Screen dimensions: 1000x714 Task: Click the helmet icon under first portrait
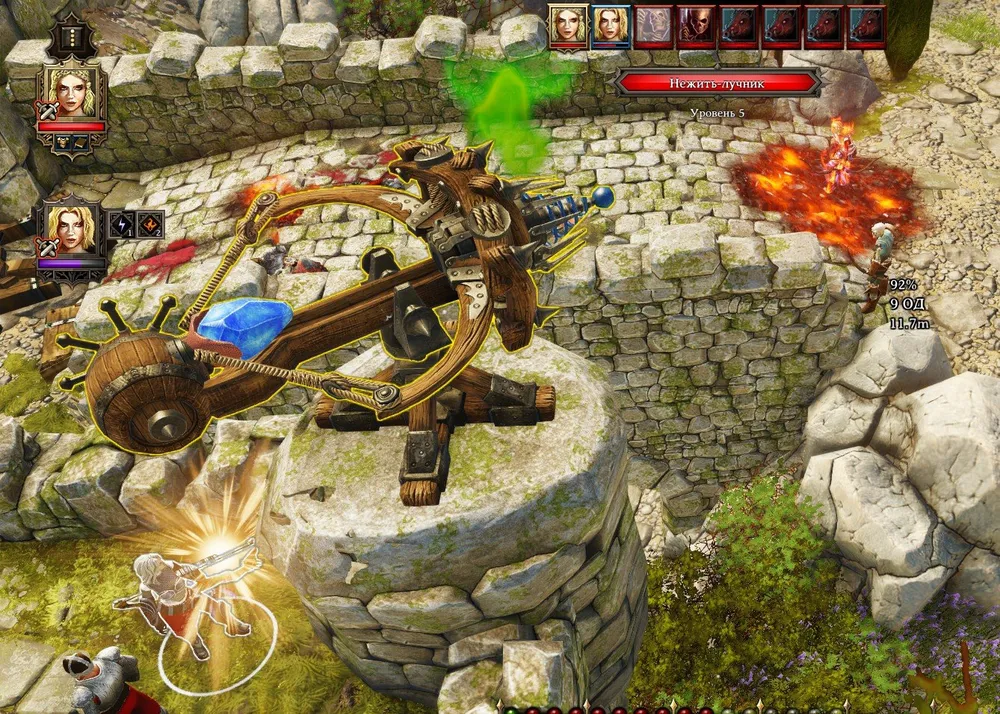coord(62,143)
